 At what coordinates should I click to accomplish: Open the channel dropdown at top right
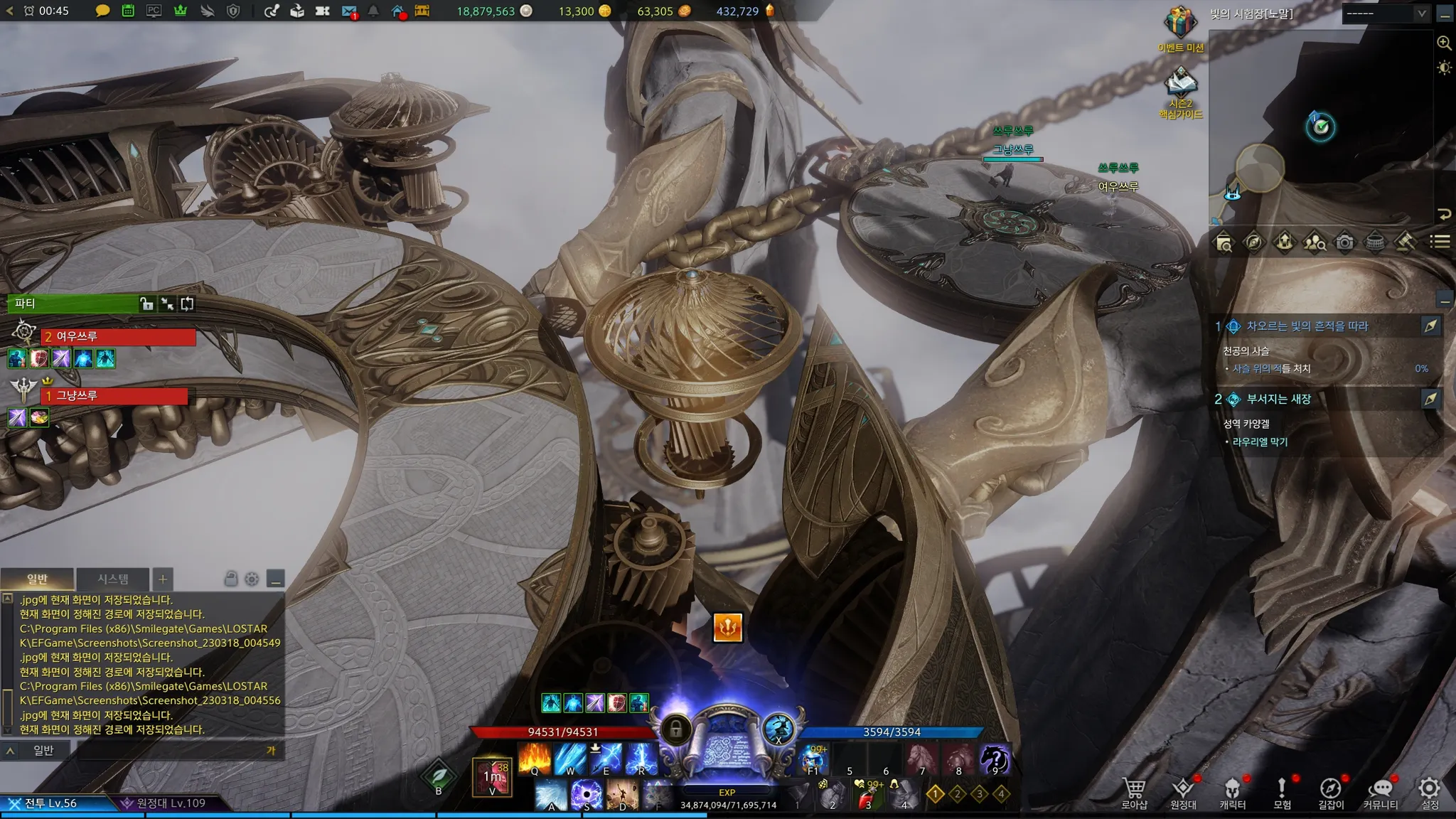pyautogui.click(x=1384, y=14)
